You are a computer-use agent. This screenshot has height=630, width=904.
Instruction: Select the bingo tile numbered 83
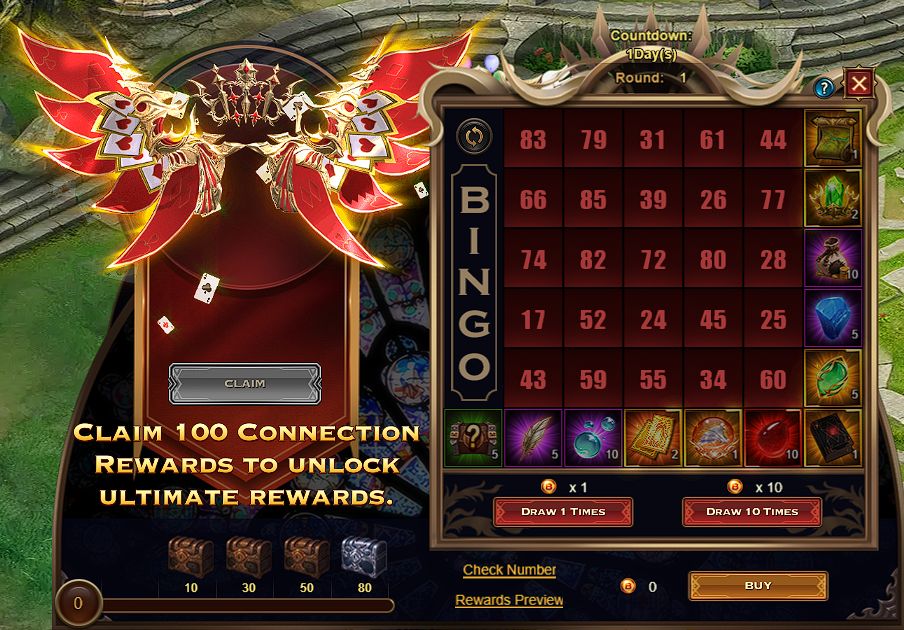tap(533, 139)
